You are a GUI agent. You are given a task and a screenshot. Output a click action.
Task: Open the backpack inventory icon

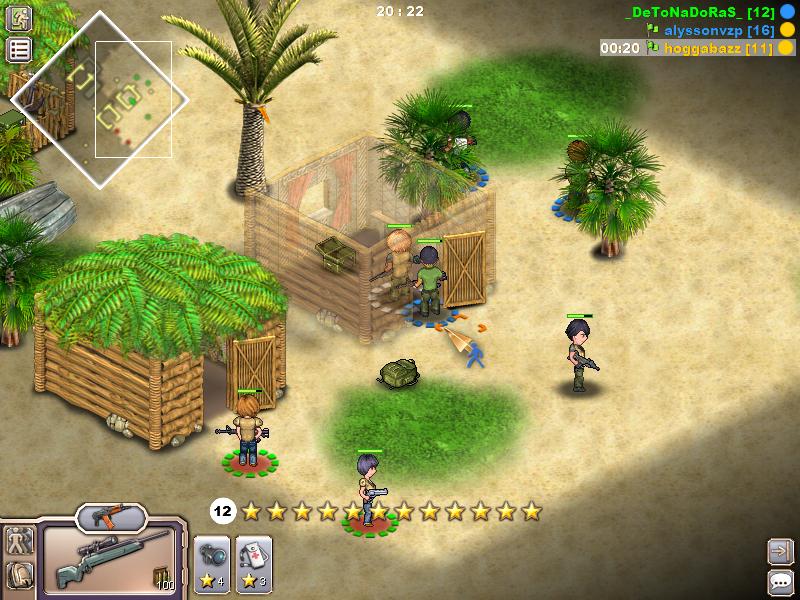19,576
